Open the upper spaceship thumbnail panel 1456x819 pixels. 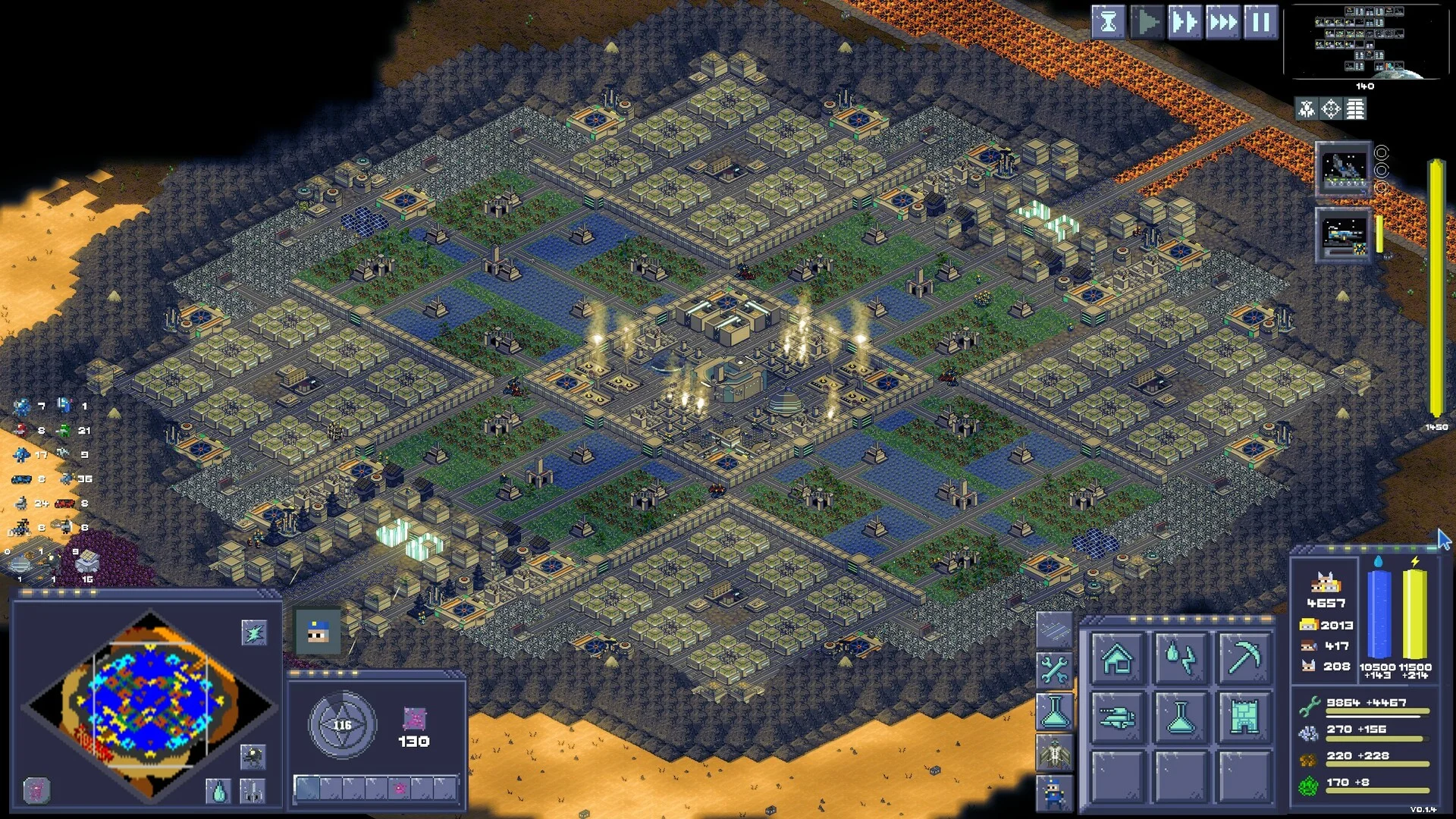coord(1343,170)
